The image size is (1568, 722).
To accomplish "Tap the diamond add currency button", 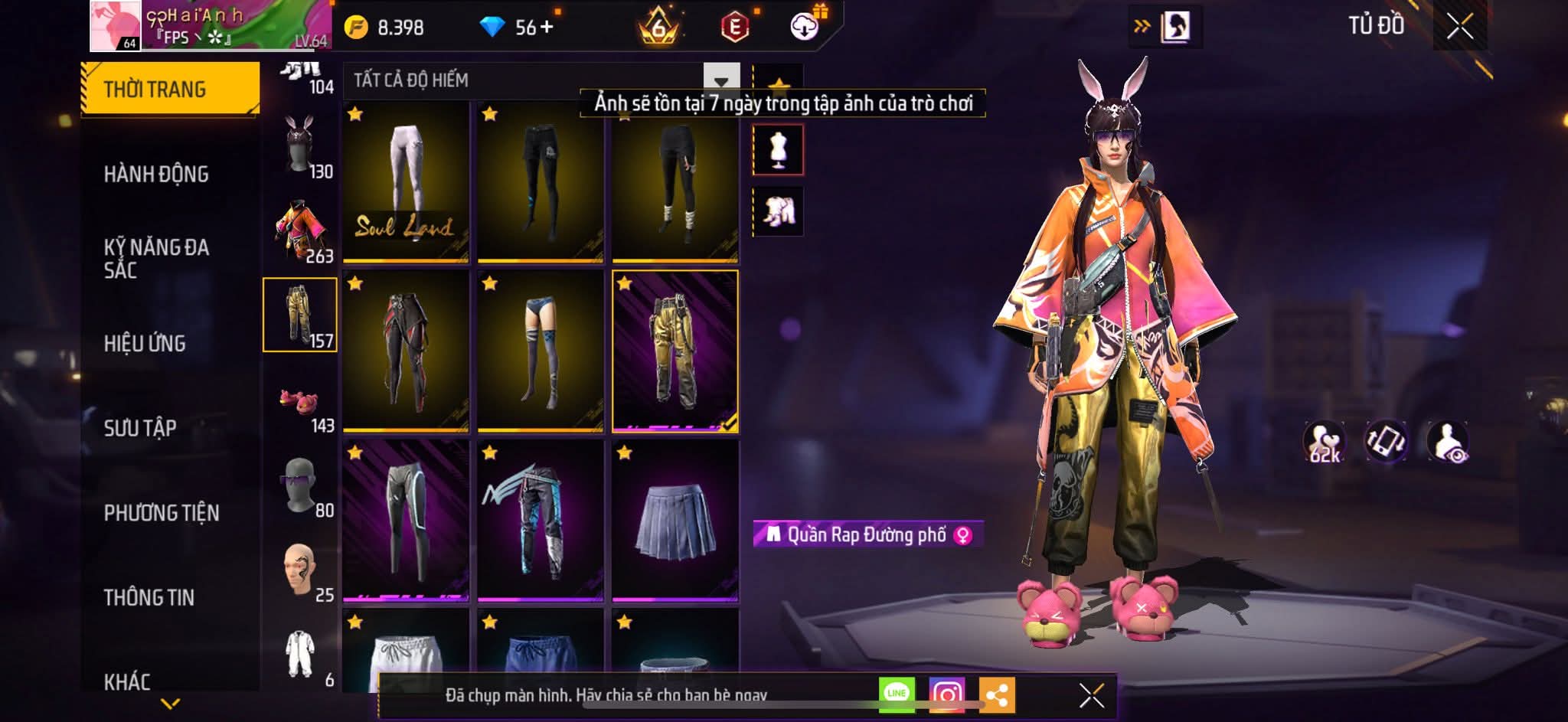I will coord(547,28).
